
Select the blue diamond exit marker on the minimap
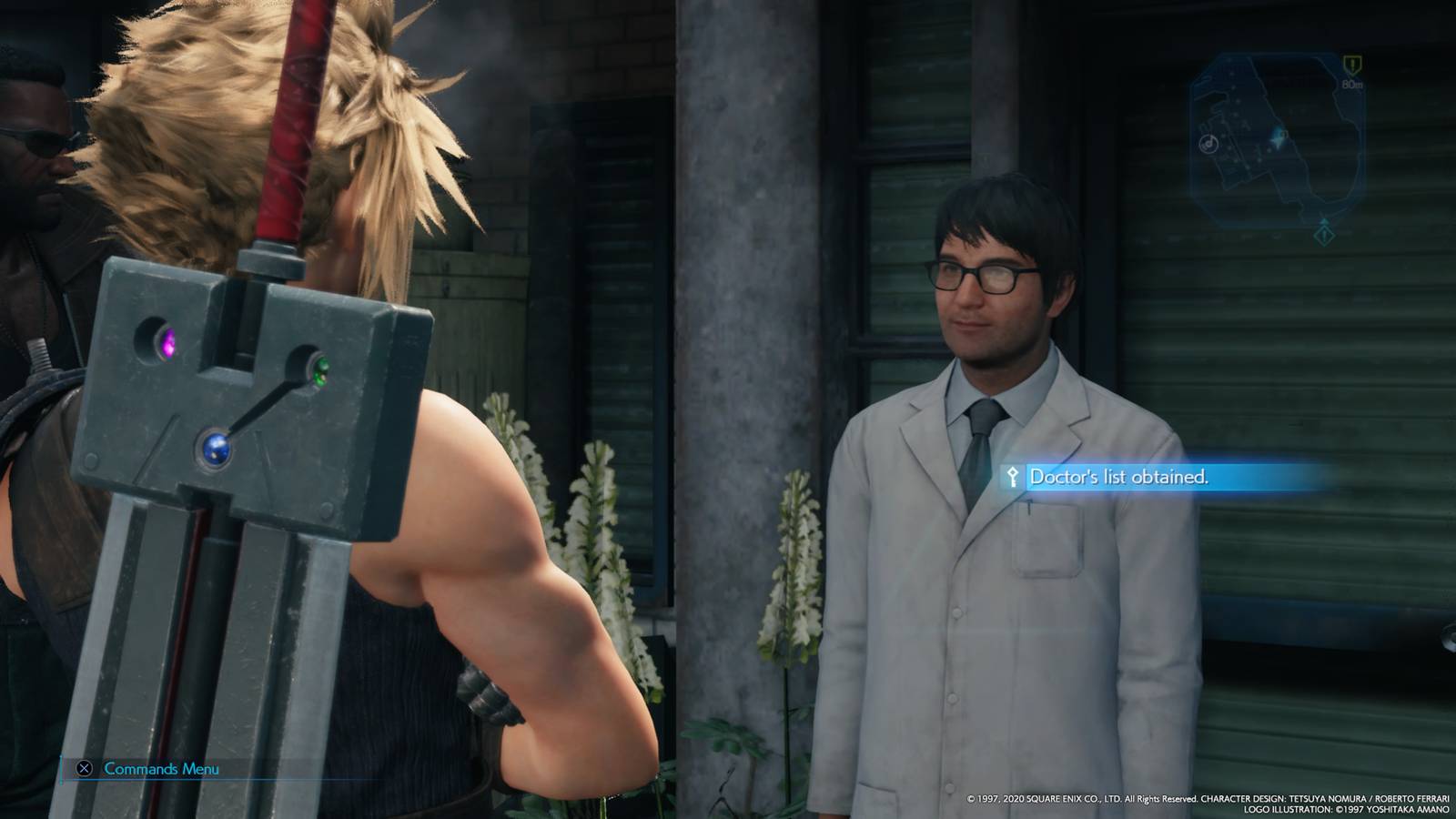click(x=1323, y=235)
